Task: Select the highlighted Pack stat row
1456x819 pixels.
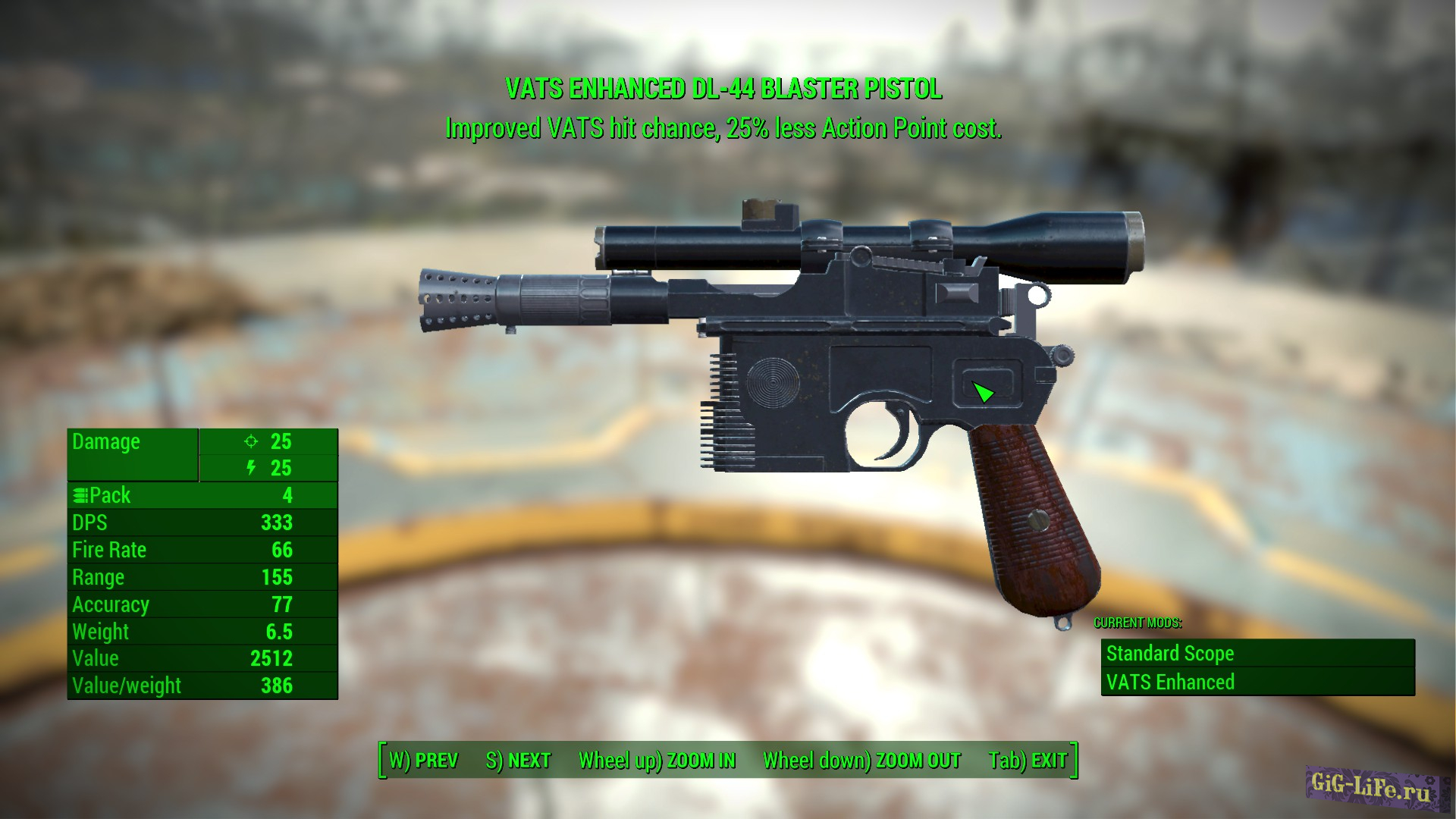Action: (201, 494)
